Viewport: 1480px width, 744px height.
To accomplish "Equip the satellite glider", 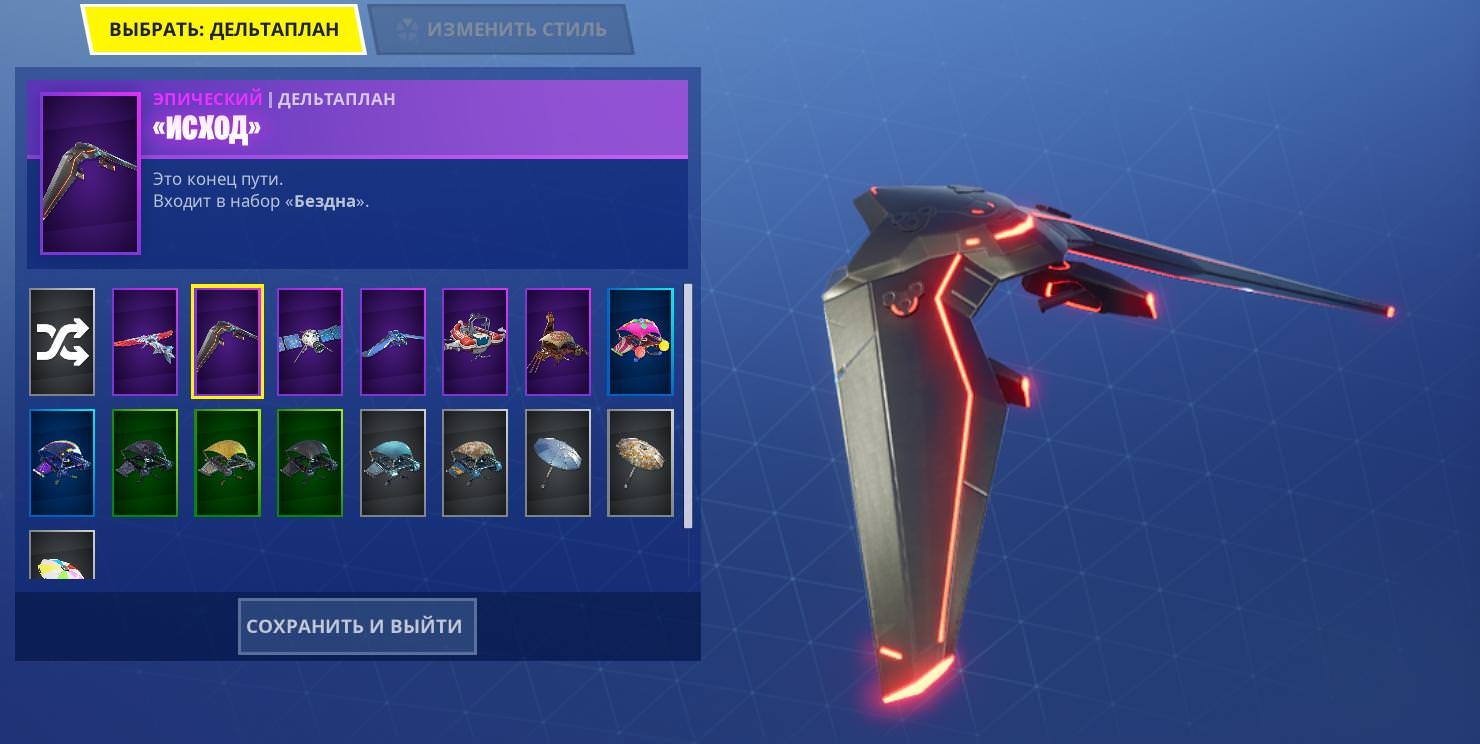I will pyautogui.click(x=310, y=342).
